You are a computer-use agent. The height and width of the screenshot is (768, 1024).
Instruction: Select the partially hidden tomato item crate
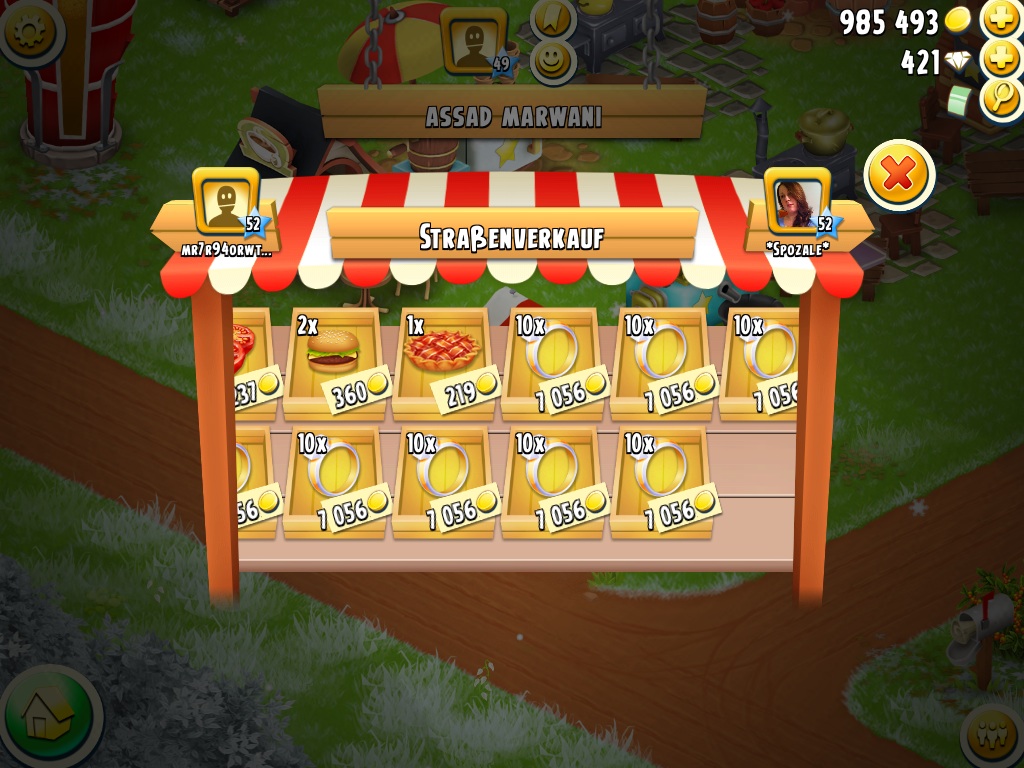point(249,362)
